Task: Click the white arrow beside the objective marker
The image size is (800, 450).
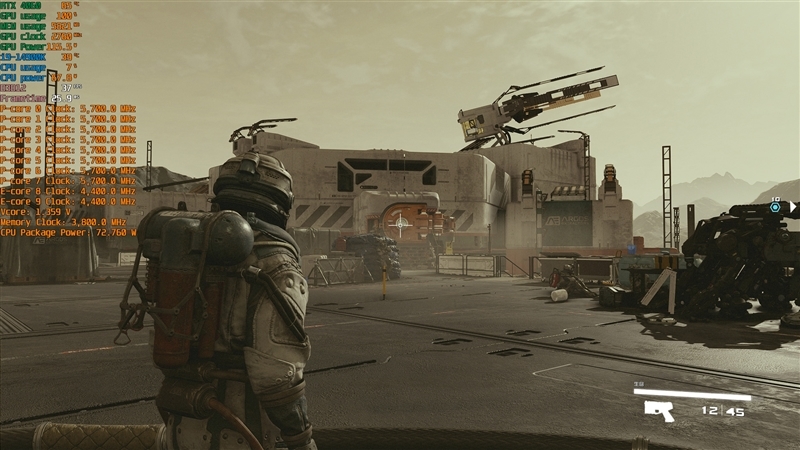Action: point(792,208)
